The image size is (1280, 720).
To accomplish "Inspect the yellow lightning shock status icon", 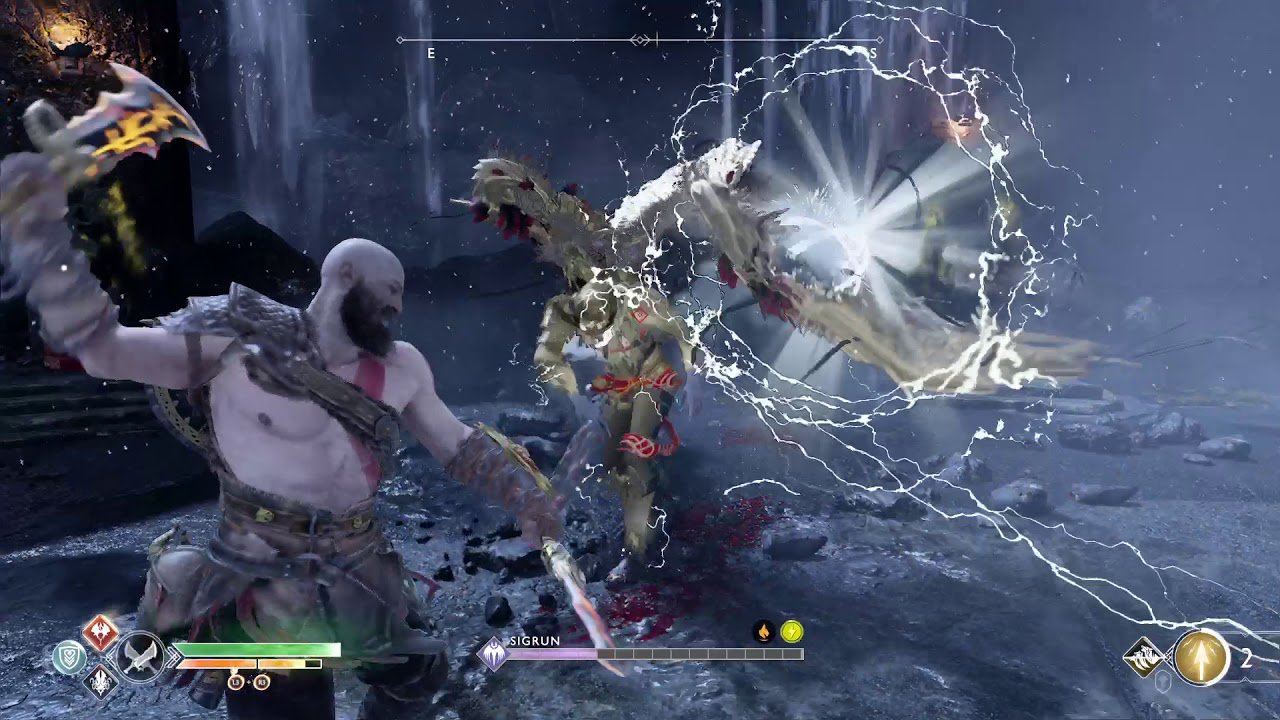I will pyautogui.click(x=792, y=631).
